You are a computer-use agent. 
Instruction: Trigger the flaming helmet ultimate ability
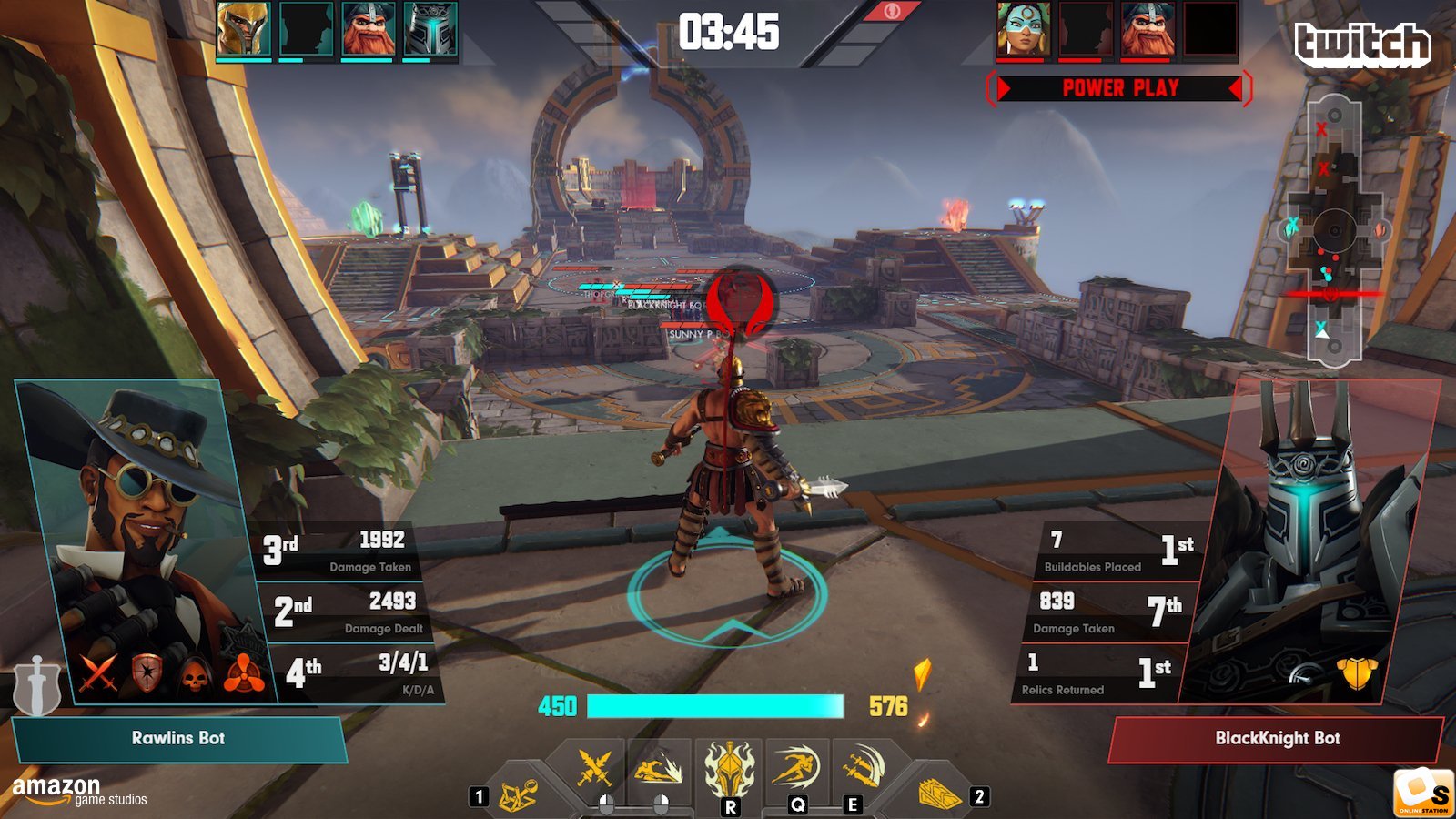729,769
